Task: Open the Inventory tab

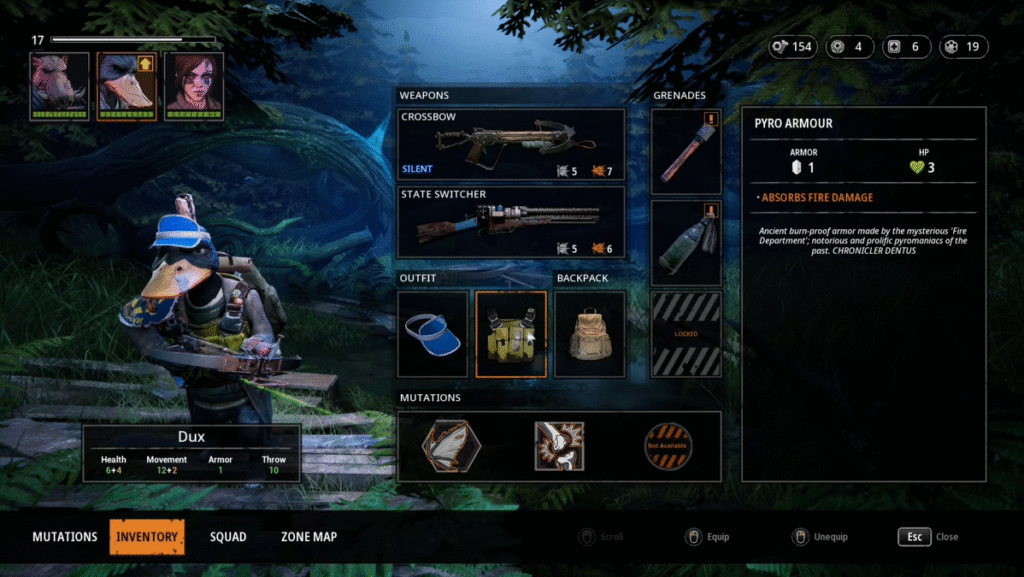Action: coord(147,537)
